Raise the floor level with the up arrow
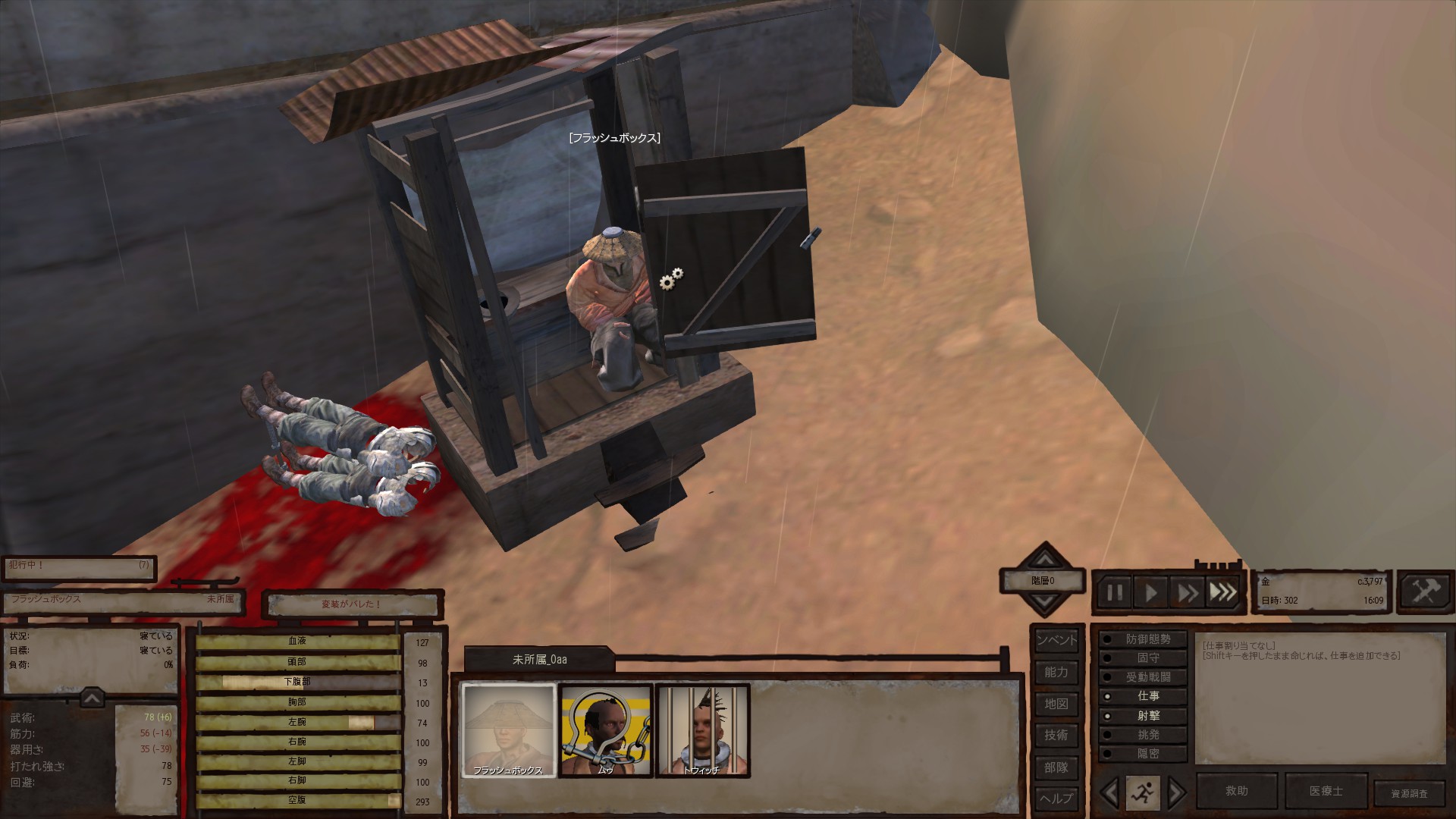Screen dimensions: 1456x819 (1045, 560)
